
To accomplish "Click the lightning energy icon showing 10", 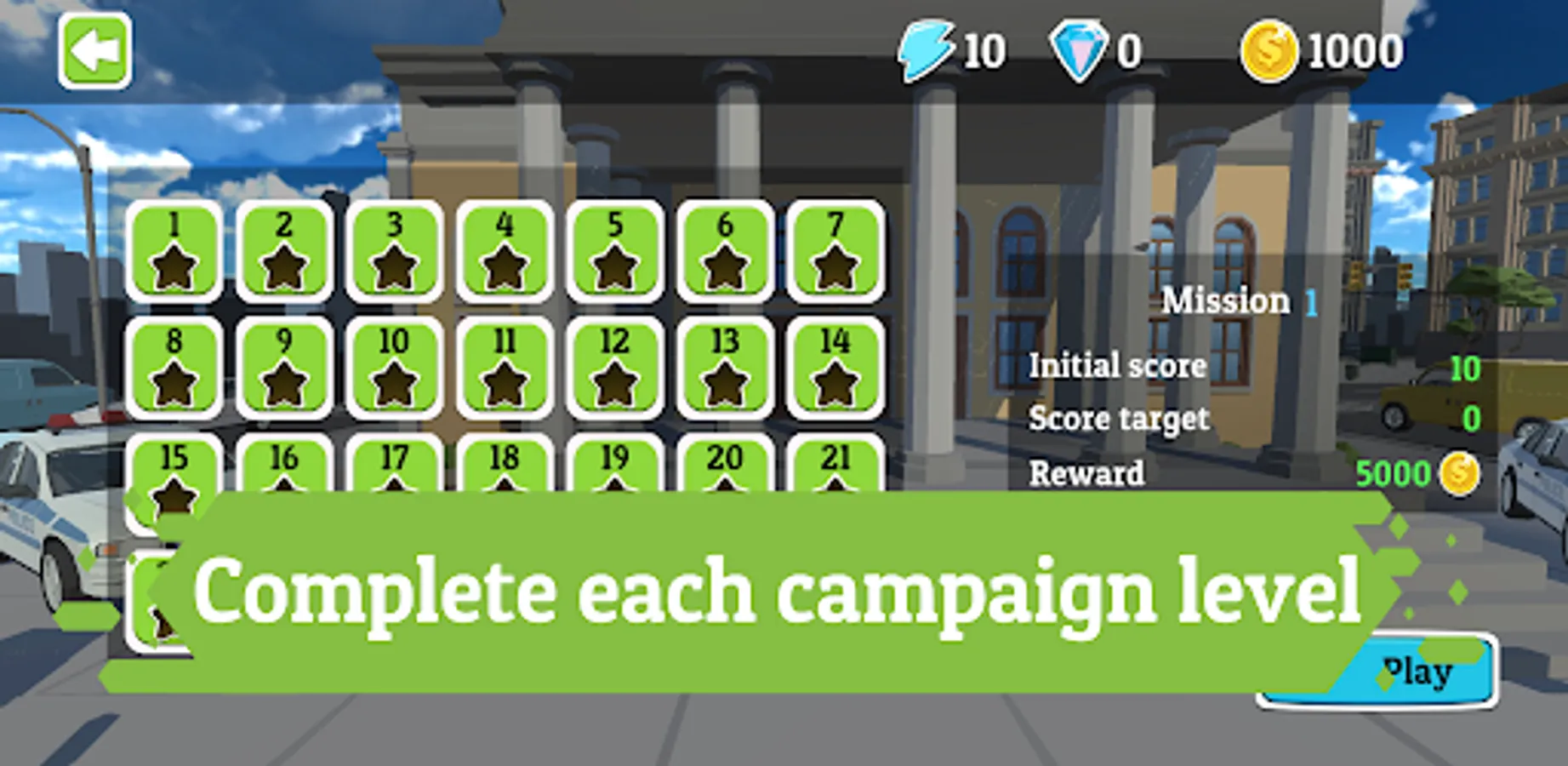I will pyautogui.click(x=927, y=49).
